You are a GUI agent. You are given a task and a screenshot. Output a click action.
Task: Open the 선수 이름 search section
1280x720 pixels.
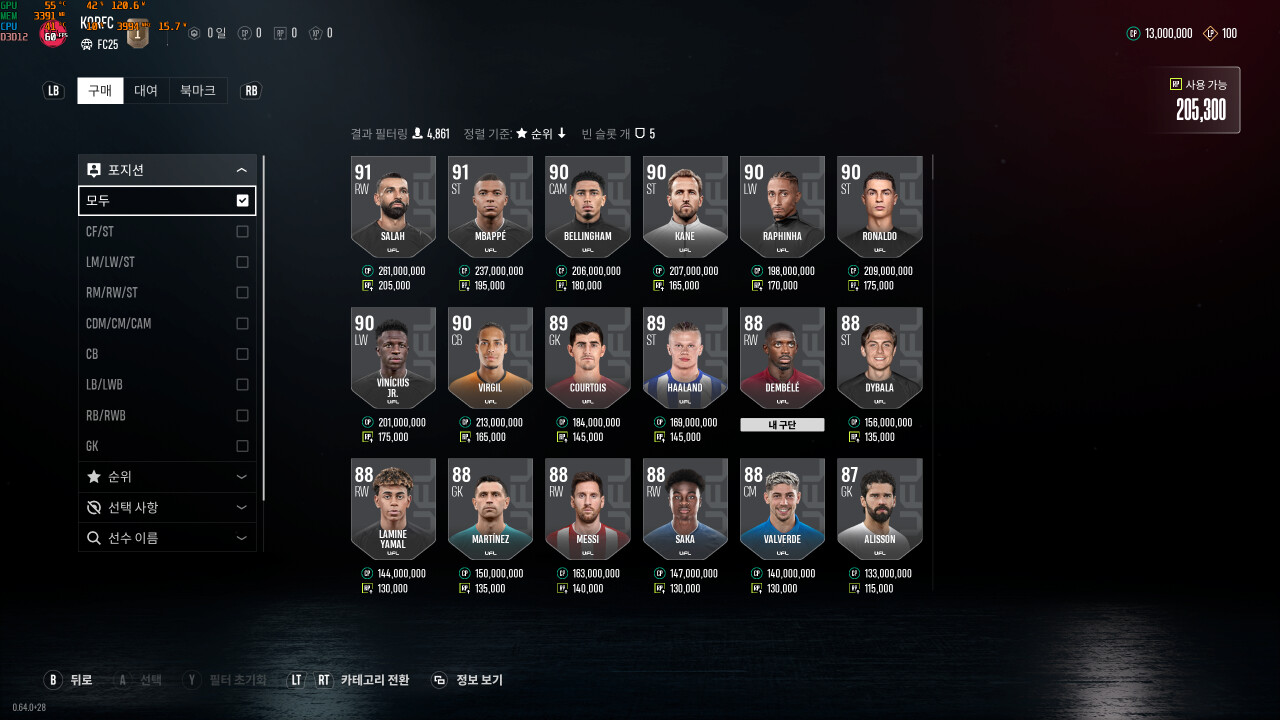[x=167, y=538]
